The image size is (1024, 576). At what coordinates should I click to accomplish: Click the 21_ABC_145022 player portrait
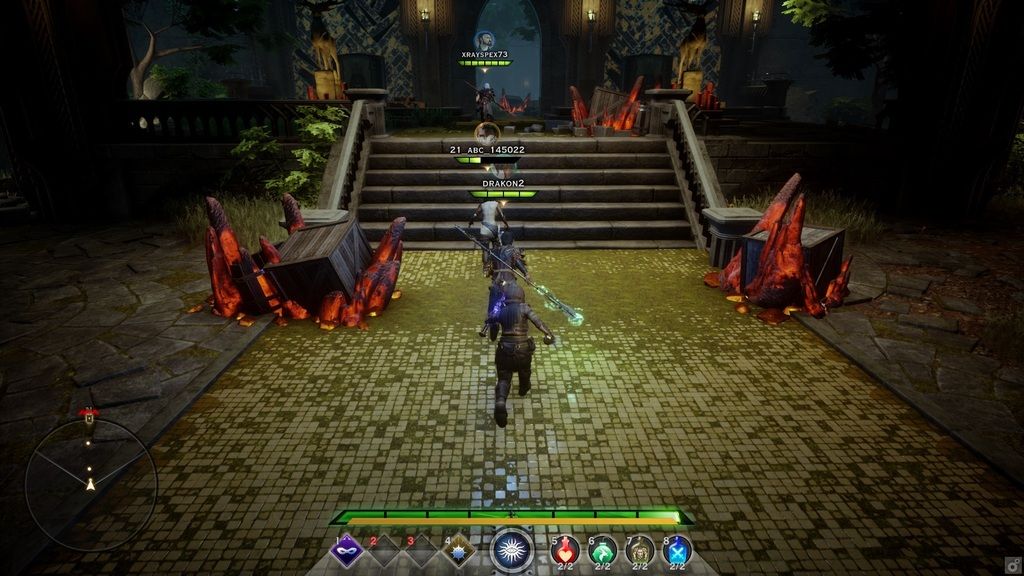(x=487, y=132)
